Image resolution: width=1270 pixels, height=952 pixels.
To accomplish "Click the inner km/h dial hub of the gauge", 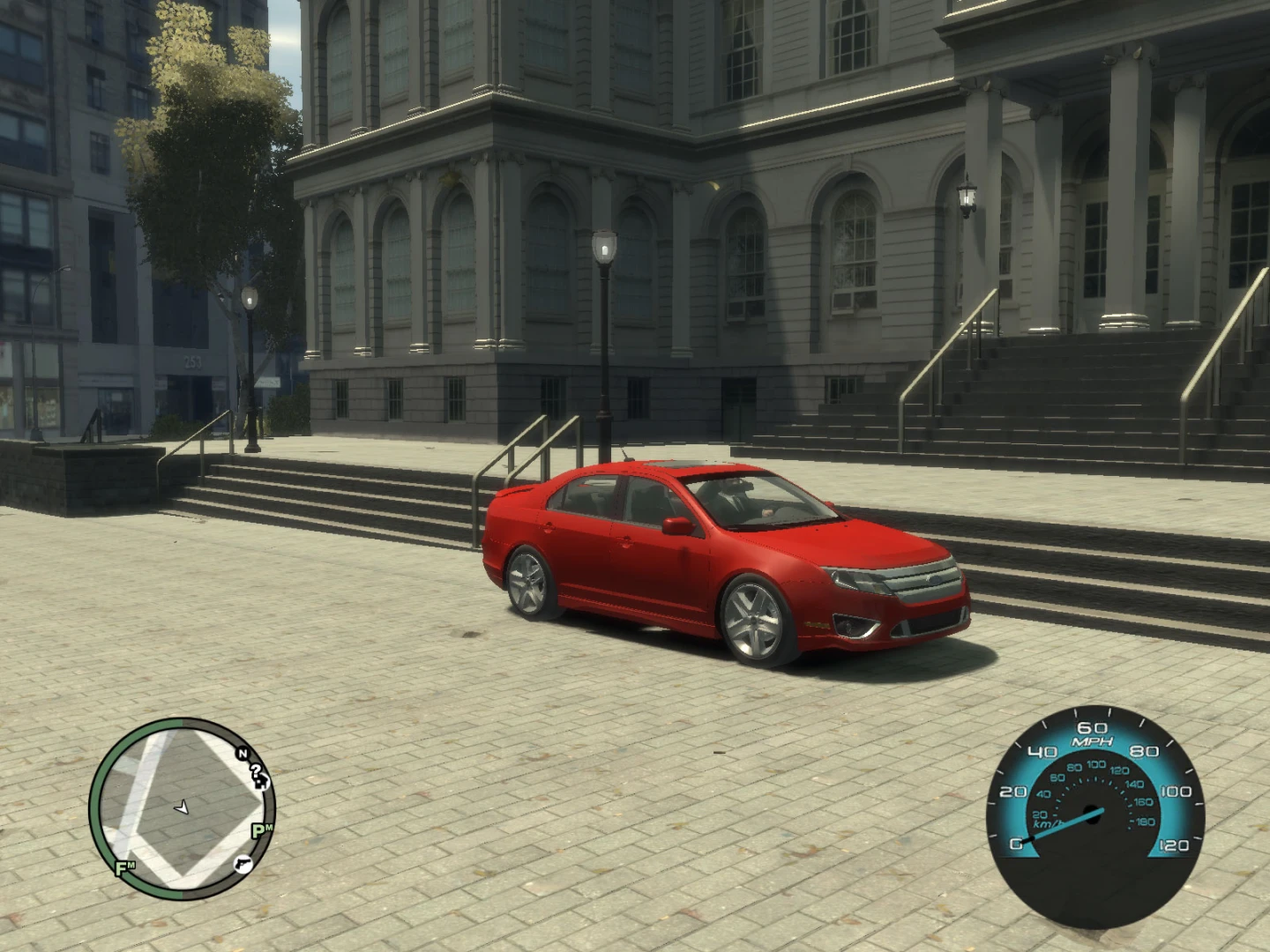I will click(x=1094, y=814).
